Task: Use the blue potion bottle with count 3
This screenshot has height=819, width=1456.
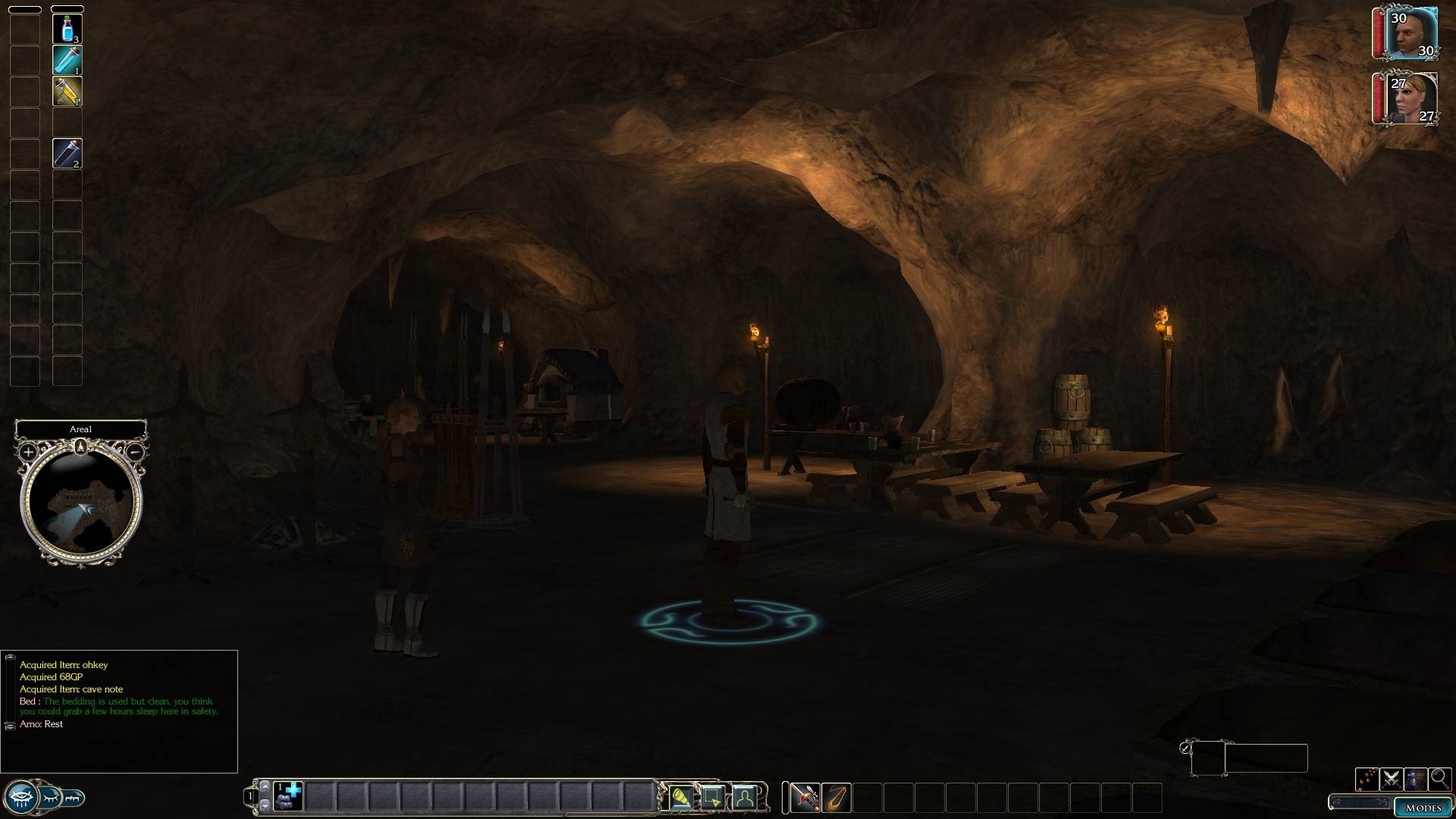Action: [67, 29]
